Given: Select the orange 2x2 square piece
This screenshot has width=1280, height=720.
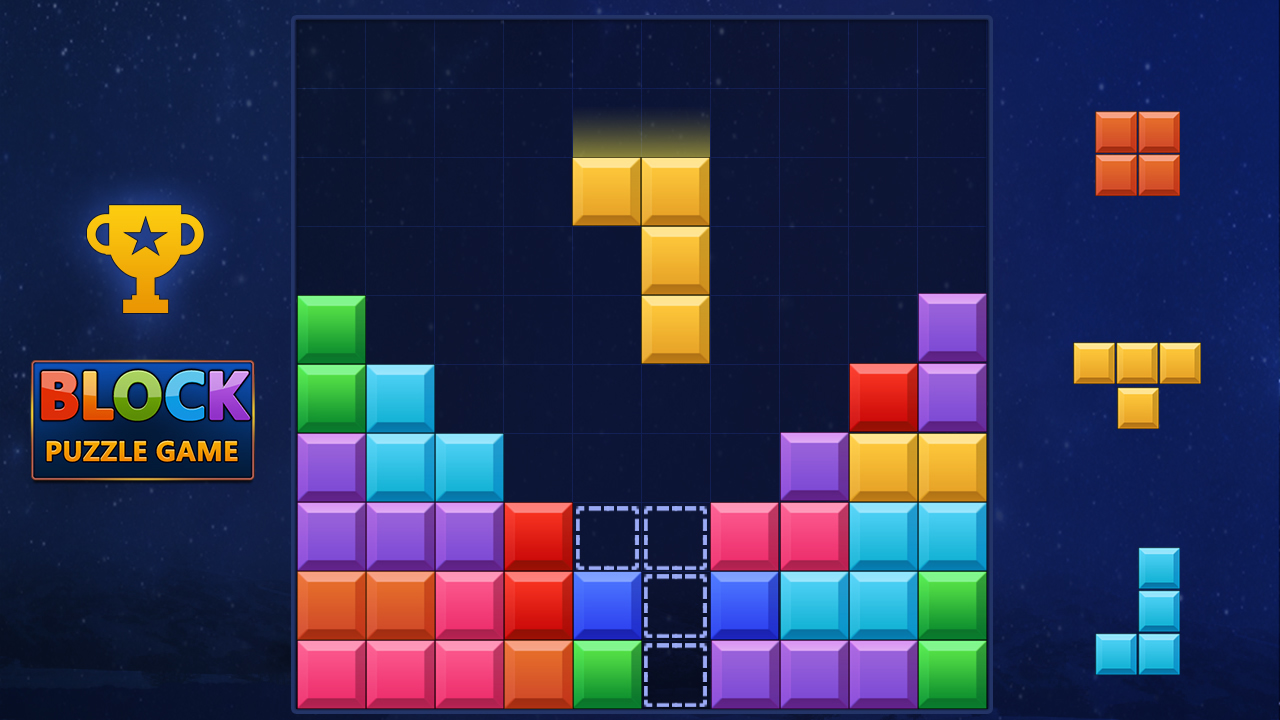Looking at the screenshot, I should (1135, 155).
